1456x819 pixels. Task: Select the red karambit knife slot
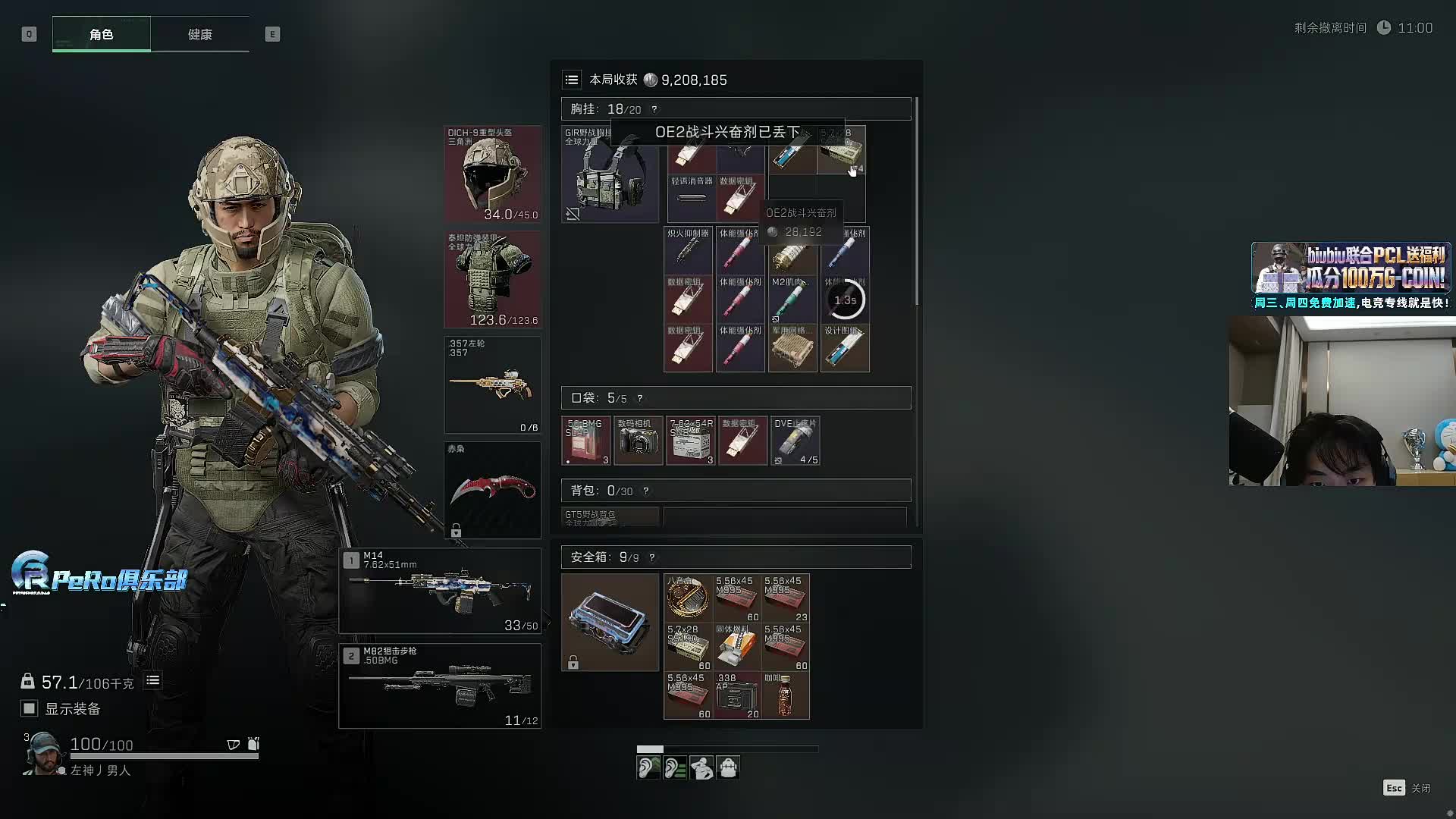(x=492, y=491)
